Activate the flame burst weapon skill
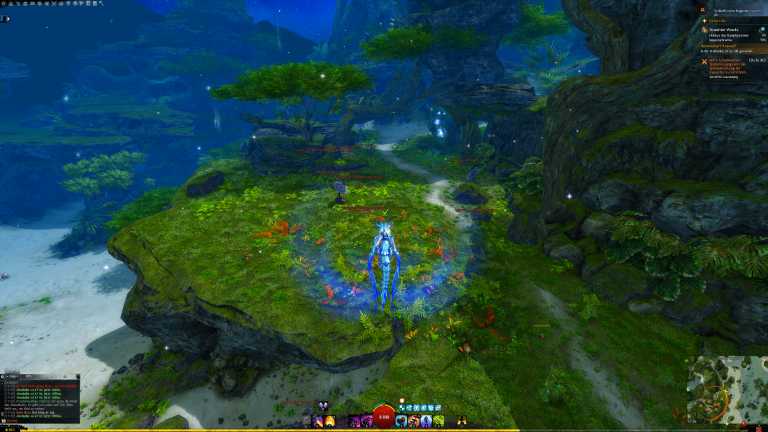768x432 pixels. 330,421
